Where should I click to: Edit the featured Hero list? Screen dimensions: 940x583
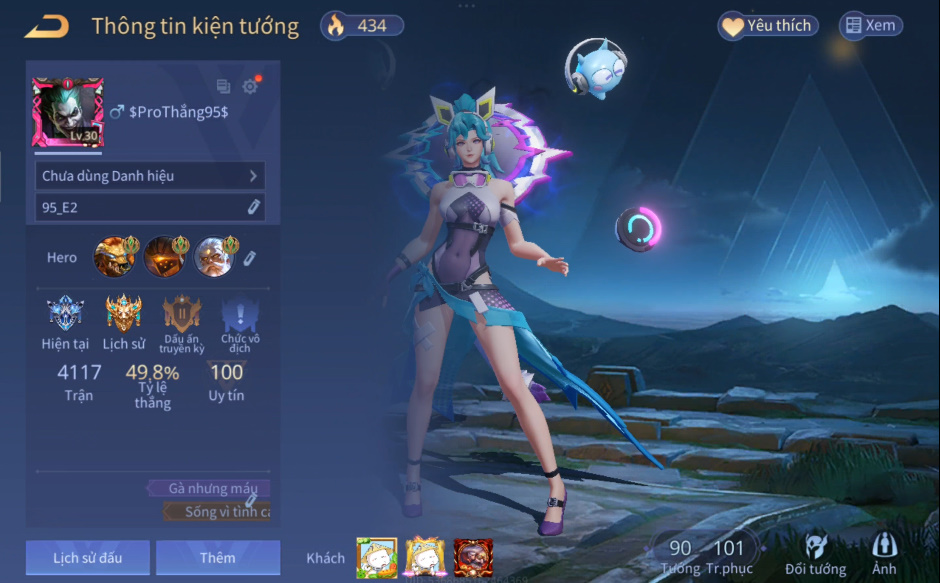[250, 258]
